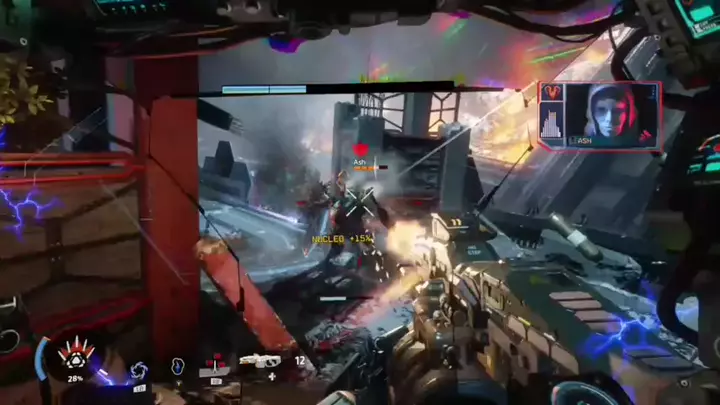This screenshot has height=405, width=720.
Task: Trigger the blue vortex swirl ability
Action: 138,371
